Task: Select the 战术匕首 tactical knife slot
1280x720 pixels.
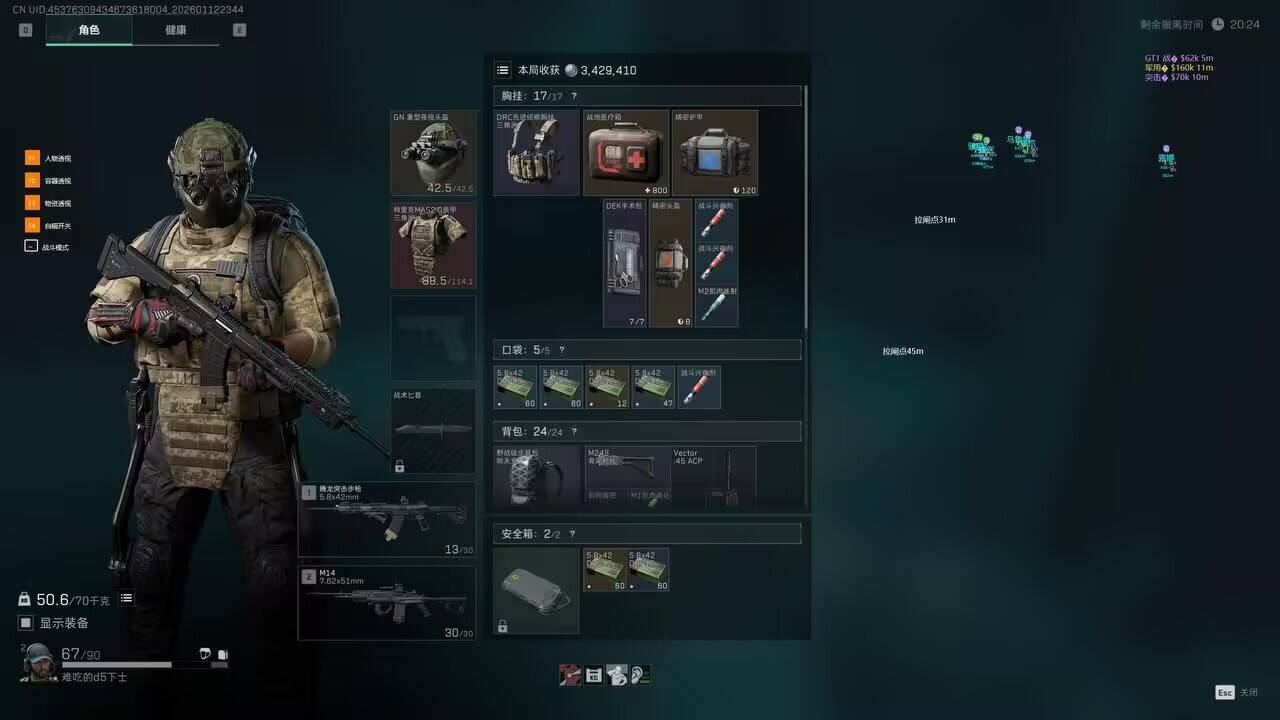Action: point(433,430)
